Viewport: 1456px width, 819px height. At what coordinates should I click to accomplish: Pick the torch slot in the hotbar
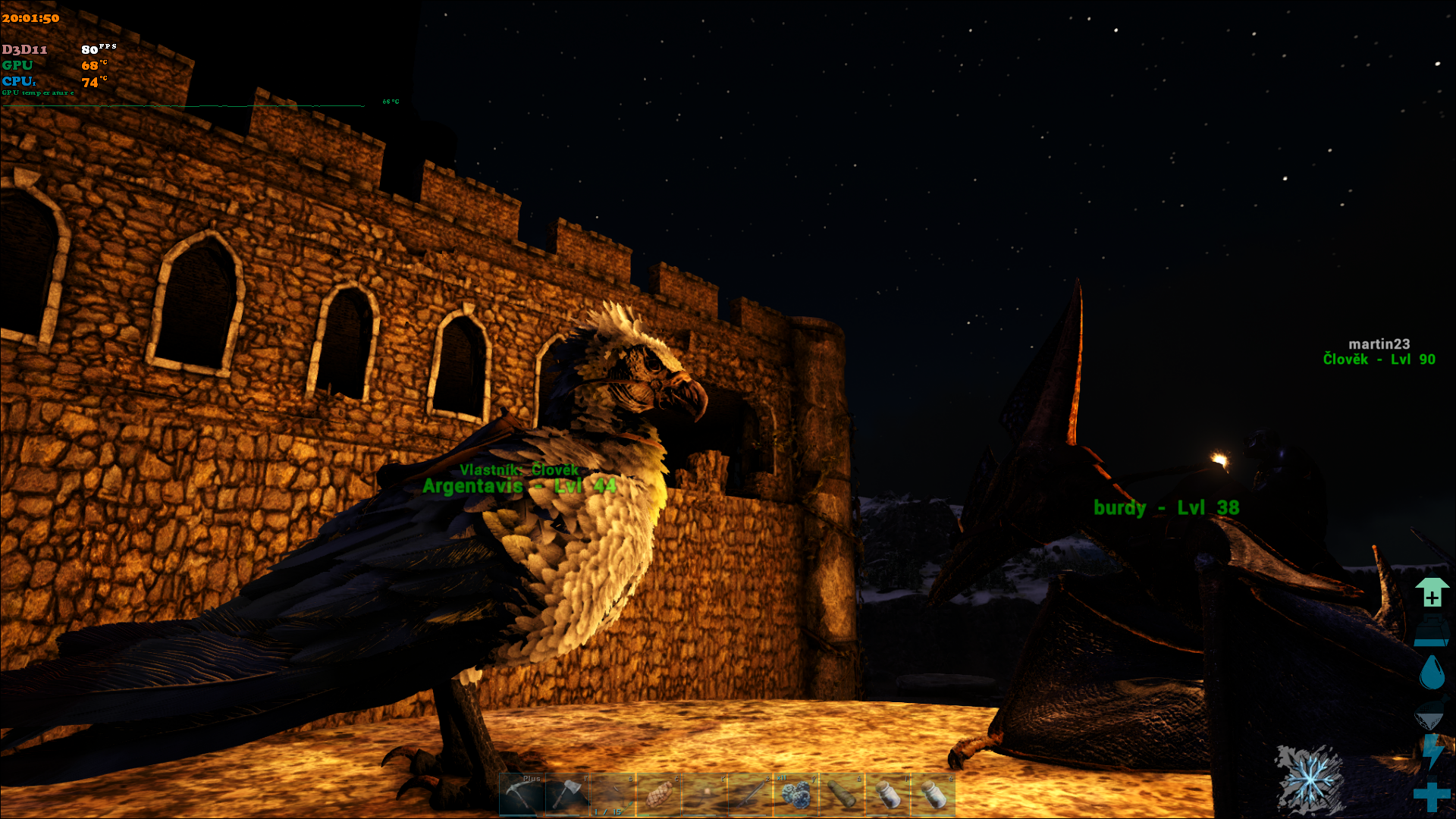[x=704, y=795]
